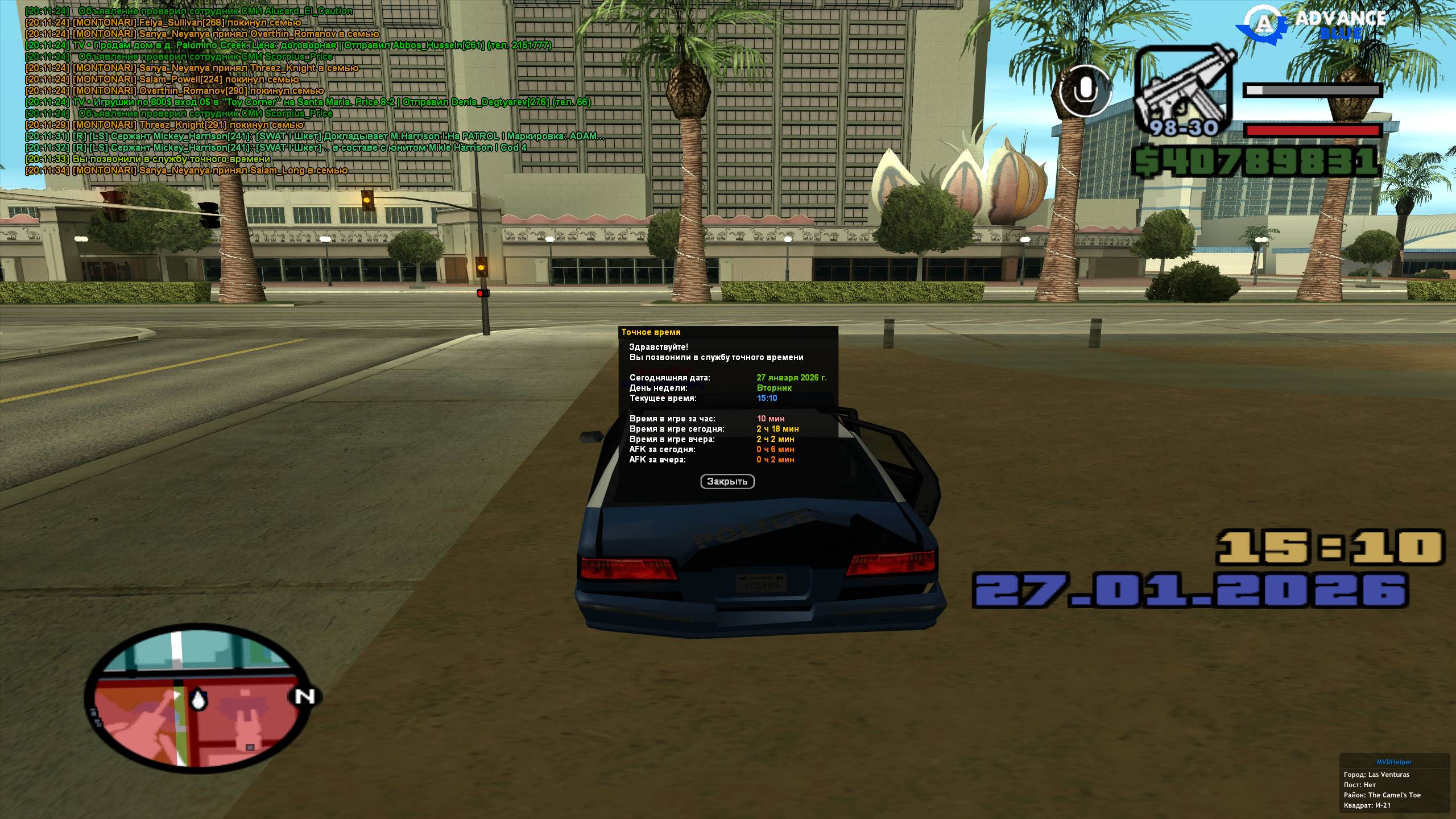The image size is (1456, 819).
Task: Toggle the microphone voice chat icon
Action: coord(1085,91)
